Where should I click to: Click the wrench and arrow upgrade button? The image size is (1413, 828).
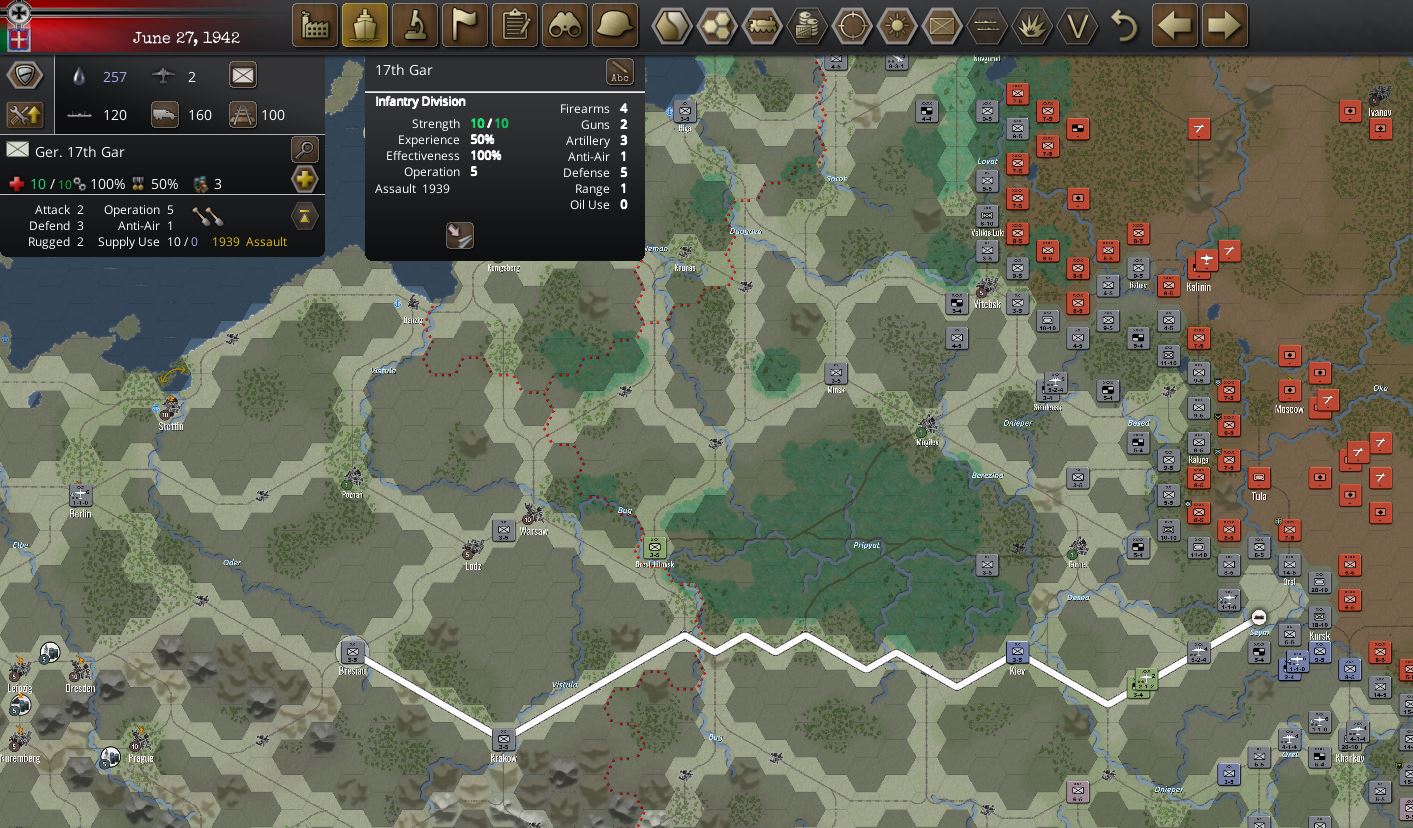(25, 114)
